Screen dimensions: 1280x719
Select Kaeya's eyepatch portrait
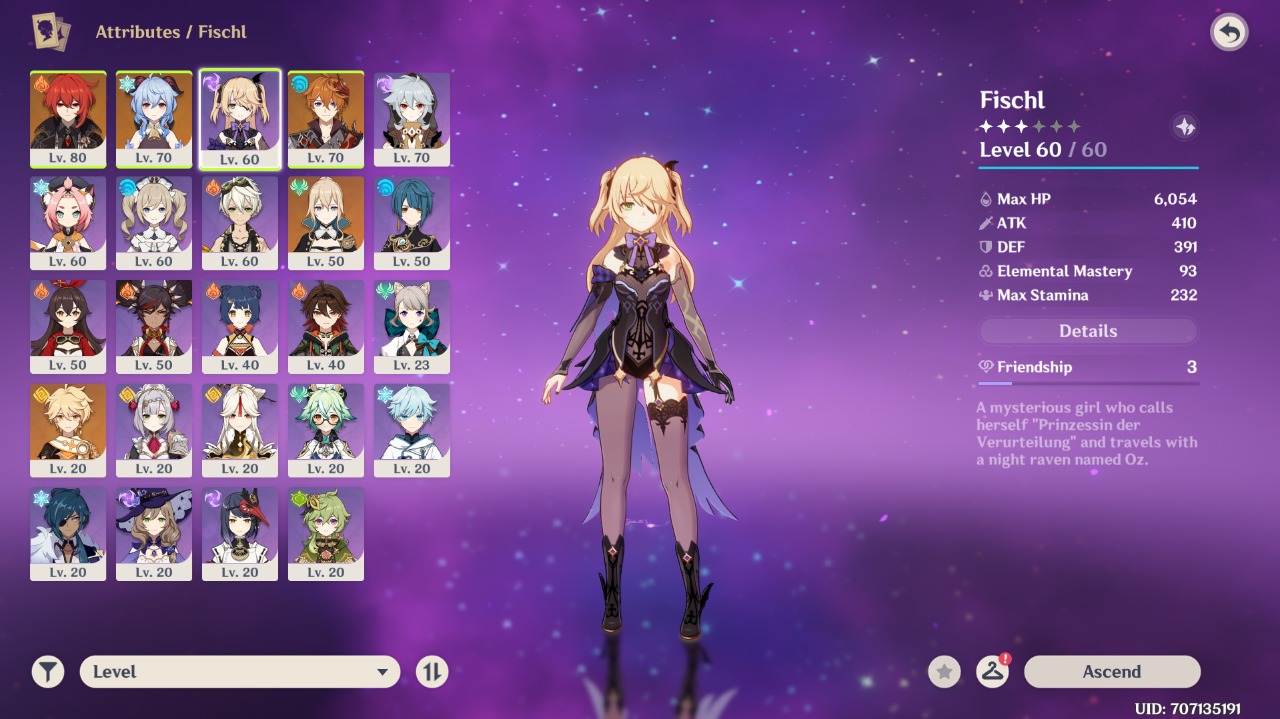click(x=68, y=535)
